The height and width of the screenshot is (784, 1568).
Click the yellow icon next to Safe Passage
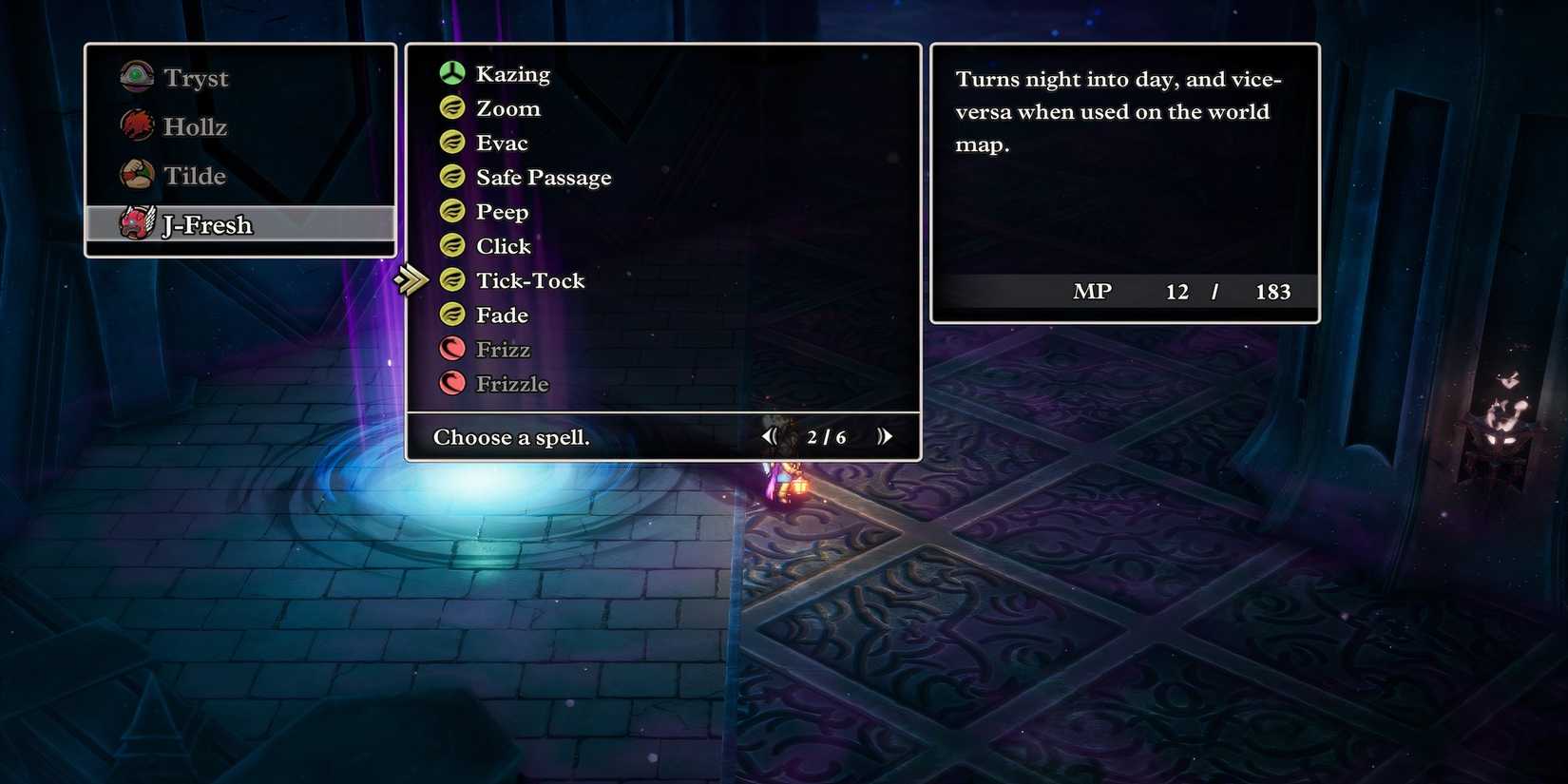coord(451,176)
